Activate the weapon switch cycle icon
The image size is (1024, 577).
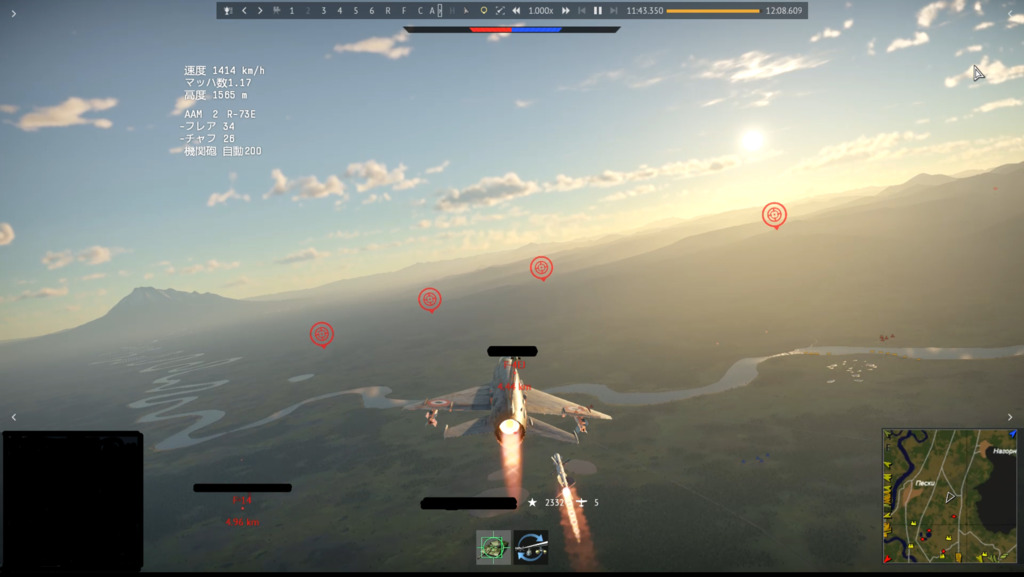(x=531, y=547)
